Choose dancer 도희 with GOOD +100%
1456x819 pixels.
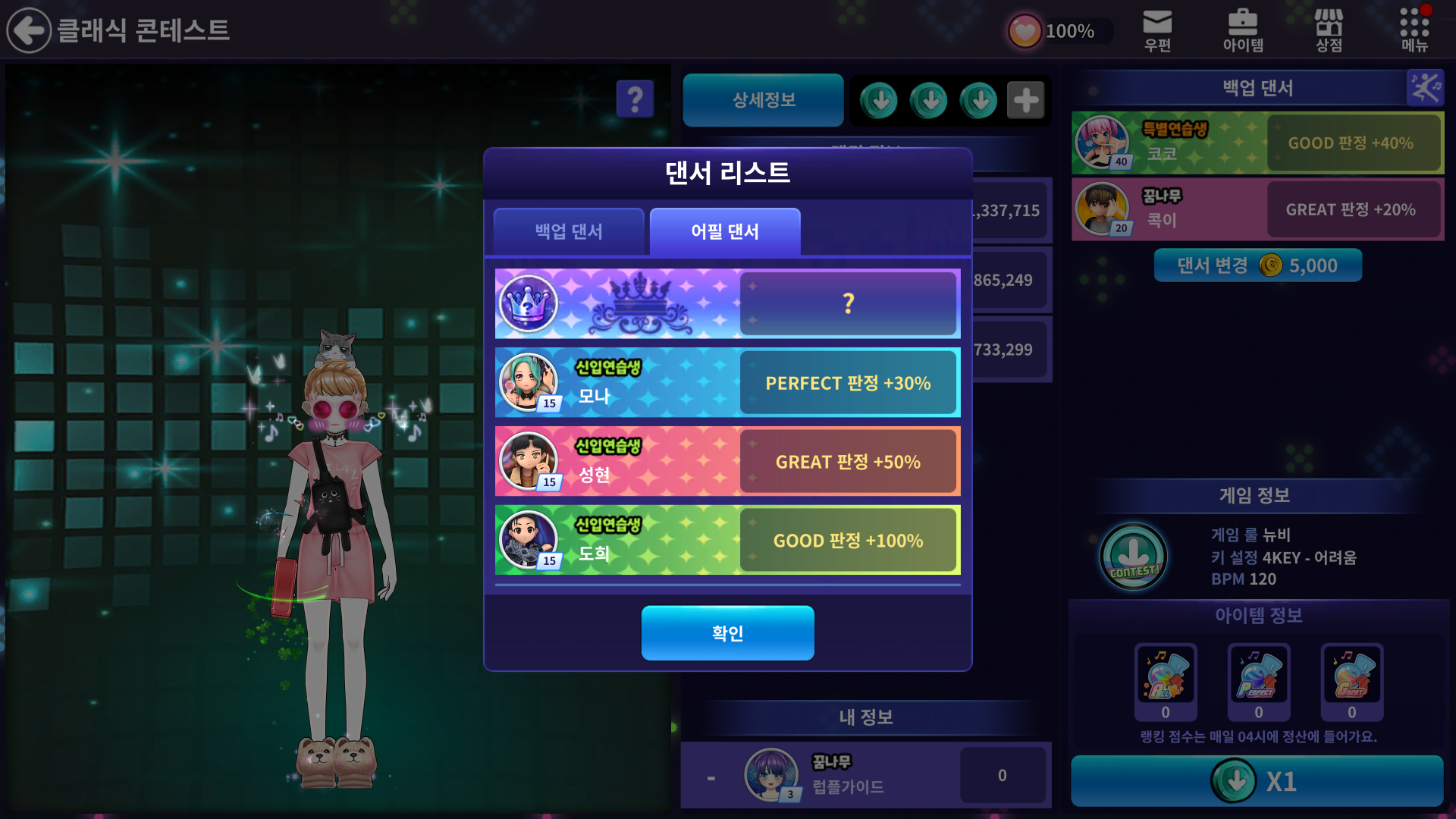click(727, 541)
